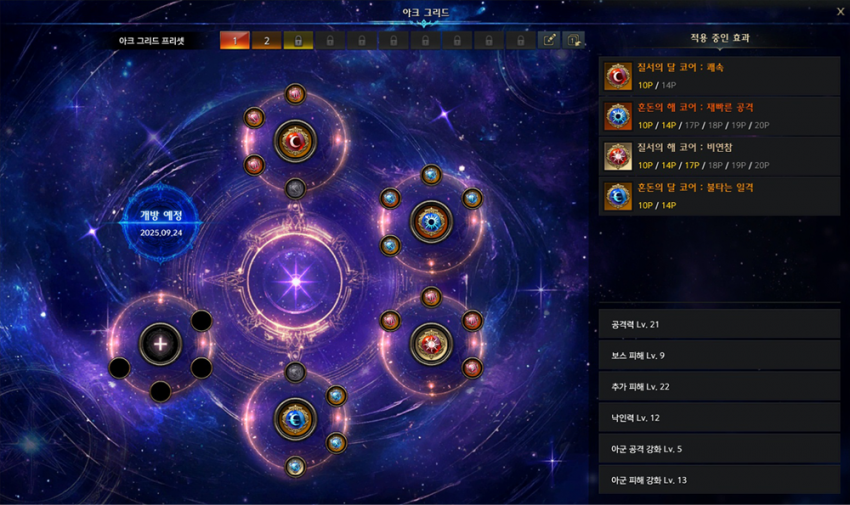This screenshot has width=850, height=505.
Task: Select the 혼돈의 달 코어 : 불타는 일격 row
Action: (719, 196)
